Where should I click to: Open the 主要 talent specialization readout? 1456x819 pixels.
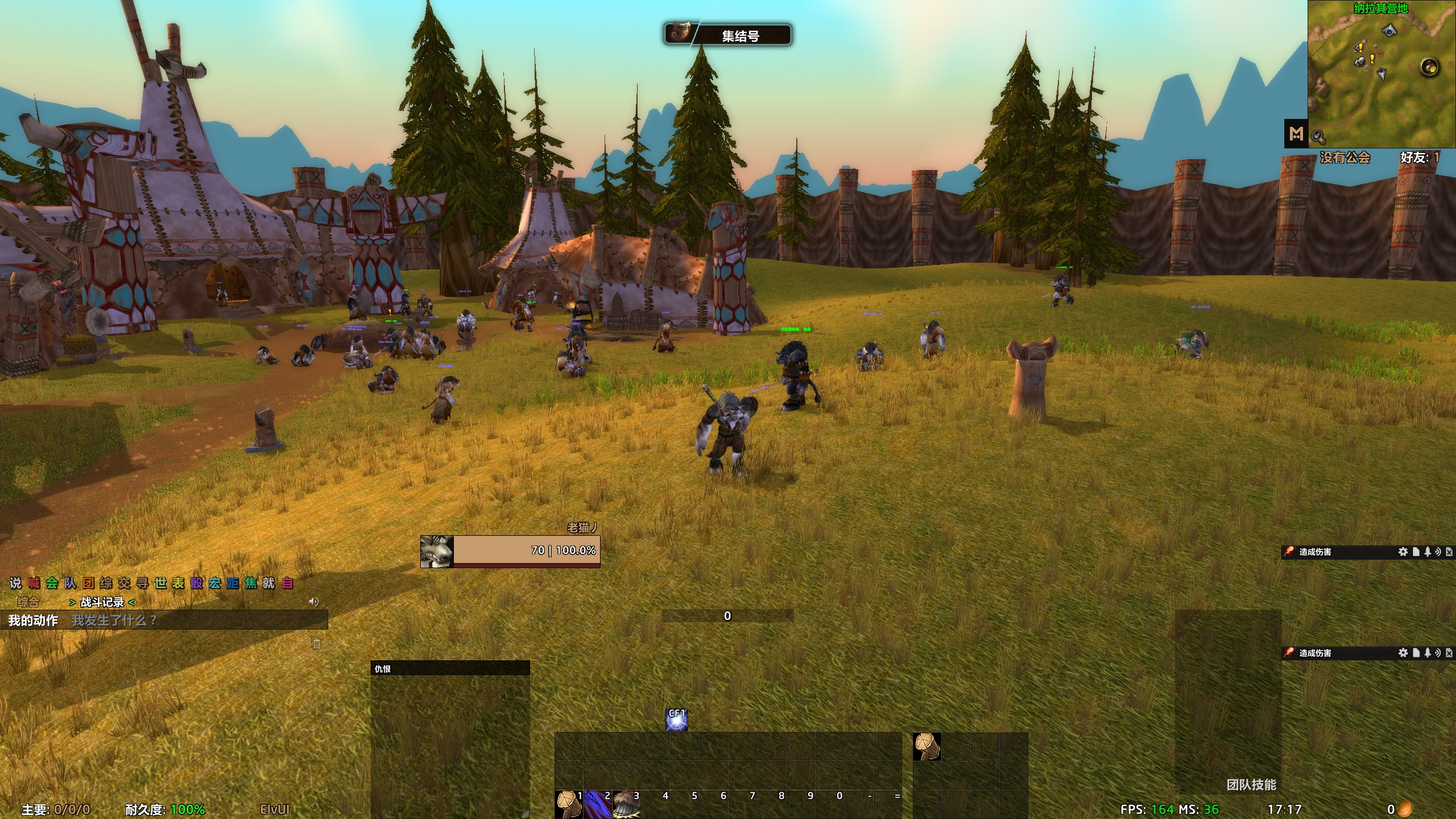(x=56, y=809)
